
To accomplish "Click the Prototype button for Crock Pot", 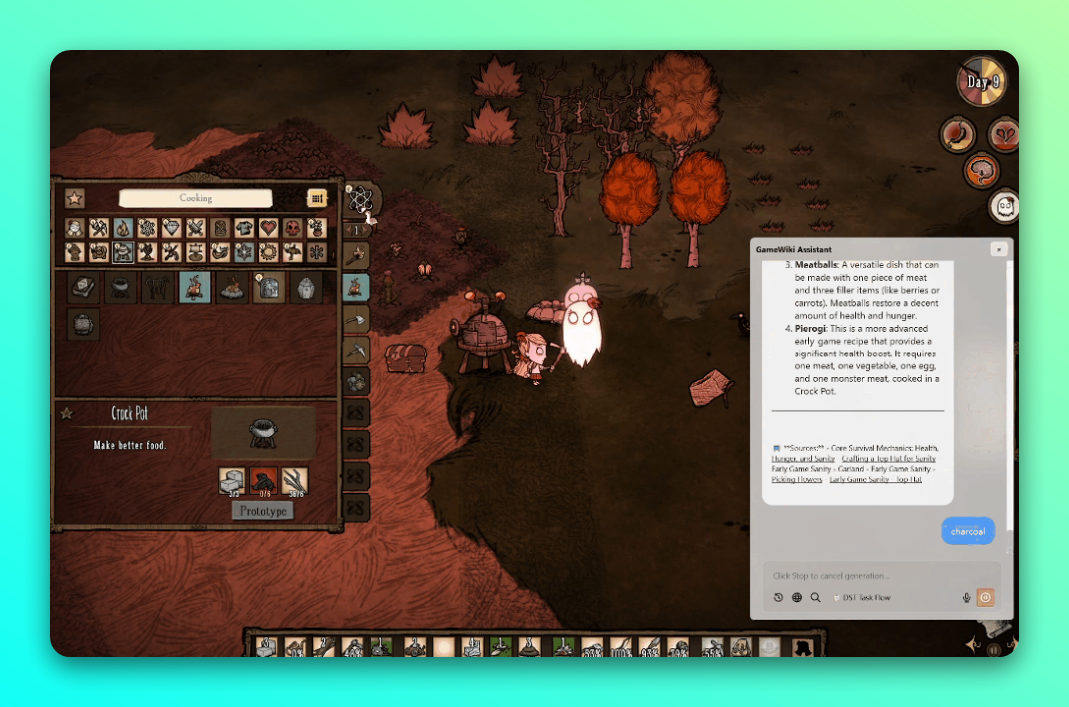I will coord(263,511).
